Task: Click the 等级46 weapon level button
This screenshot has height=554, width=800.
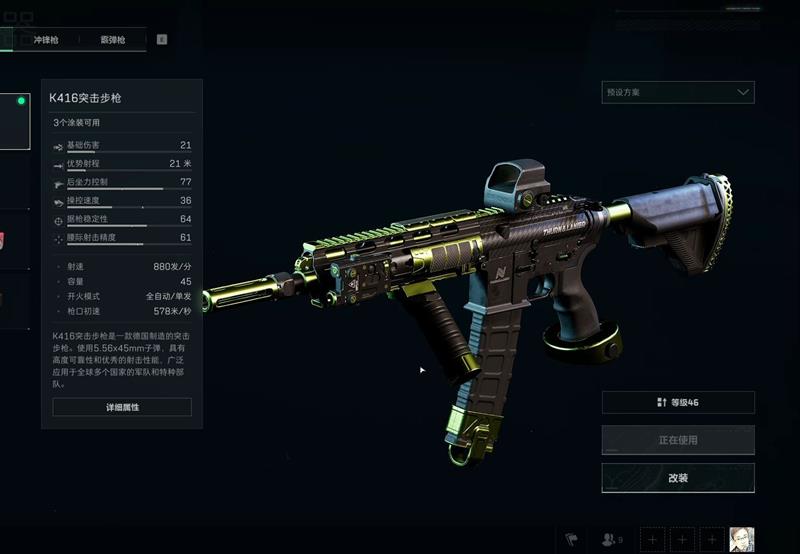Action: coord(677,402)
